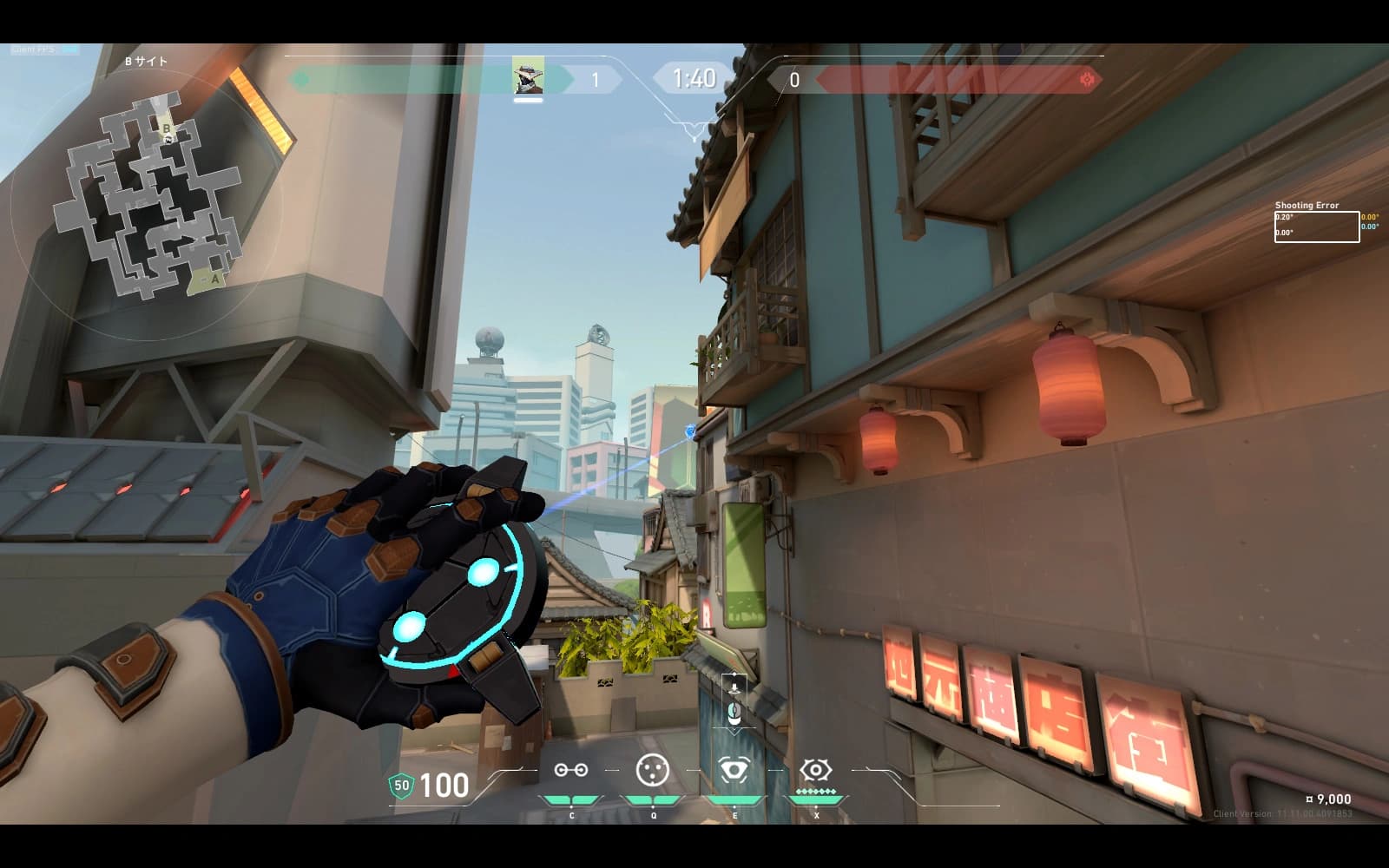Viewport: 1389px width, 868px height.
Task: Select the Cypher agent portrait
Action: click(528, 77)
